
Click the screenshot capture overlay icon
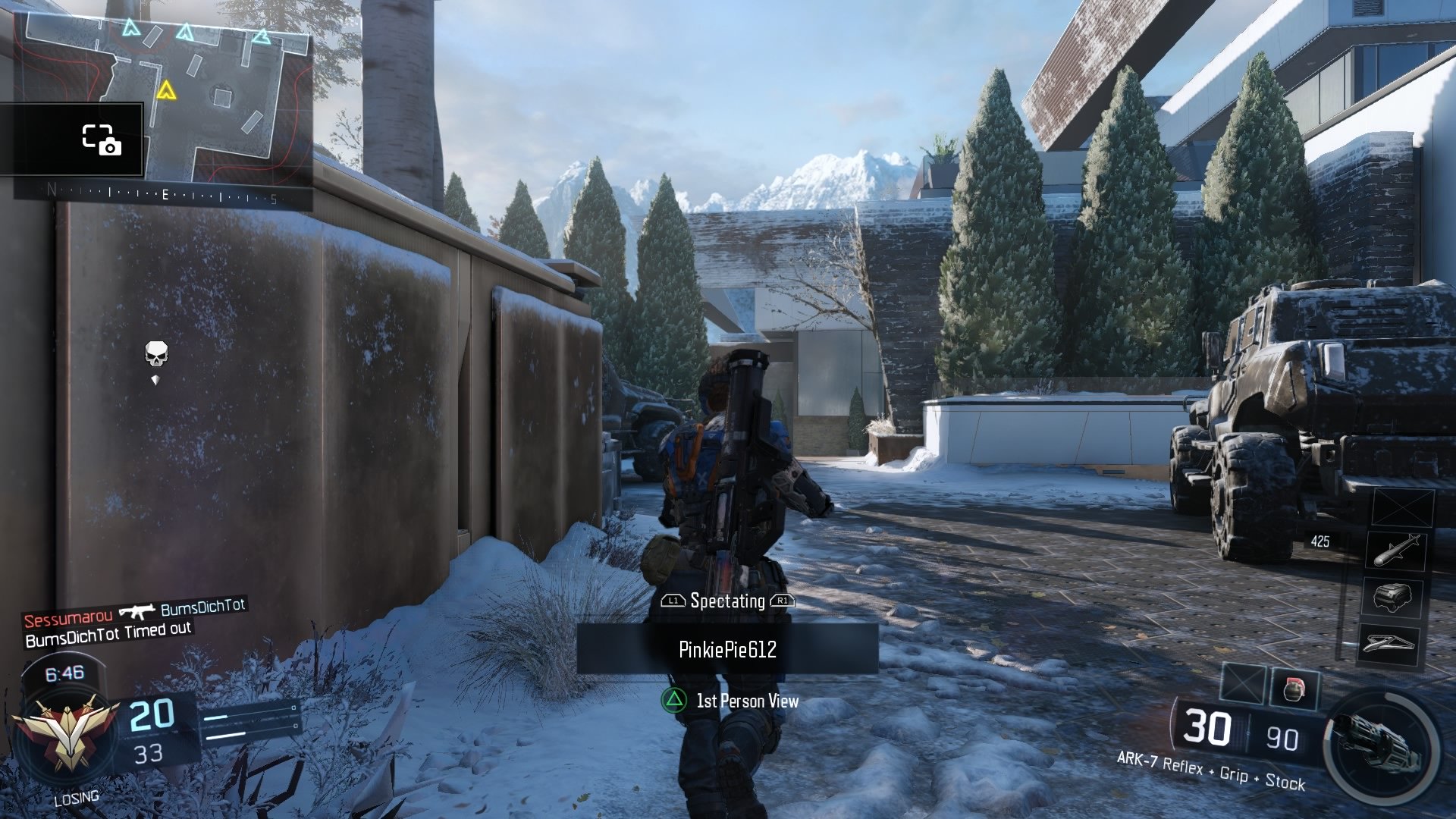[x=102, y=140]
